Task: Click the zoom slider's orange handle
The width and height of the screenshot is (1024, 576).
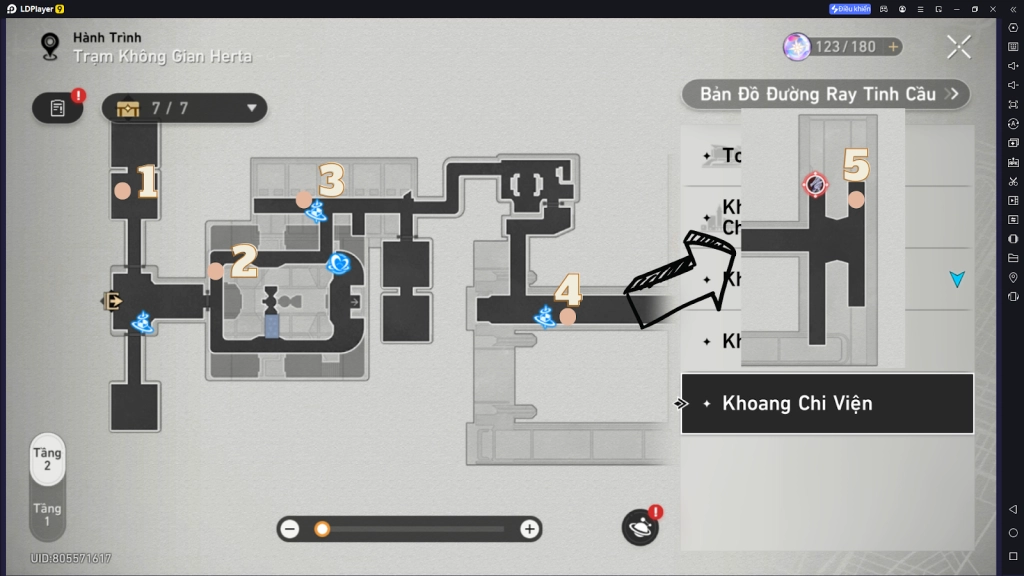Action: click(322, 529)
